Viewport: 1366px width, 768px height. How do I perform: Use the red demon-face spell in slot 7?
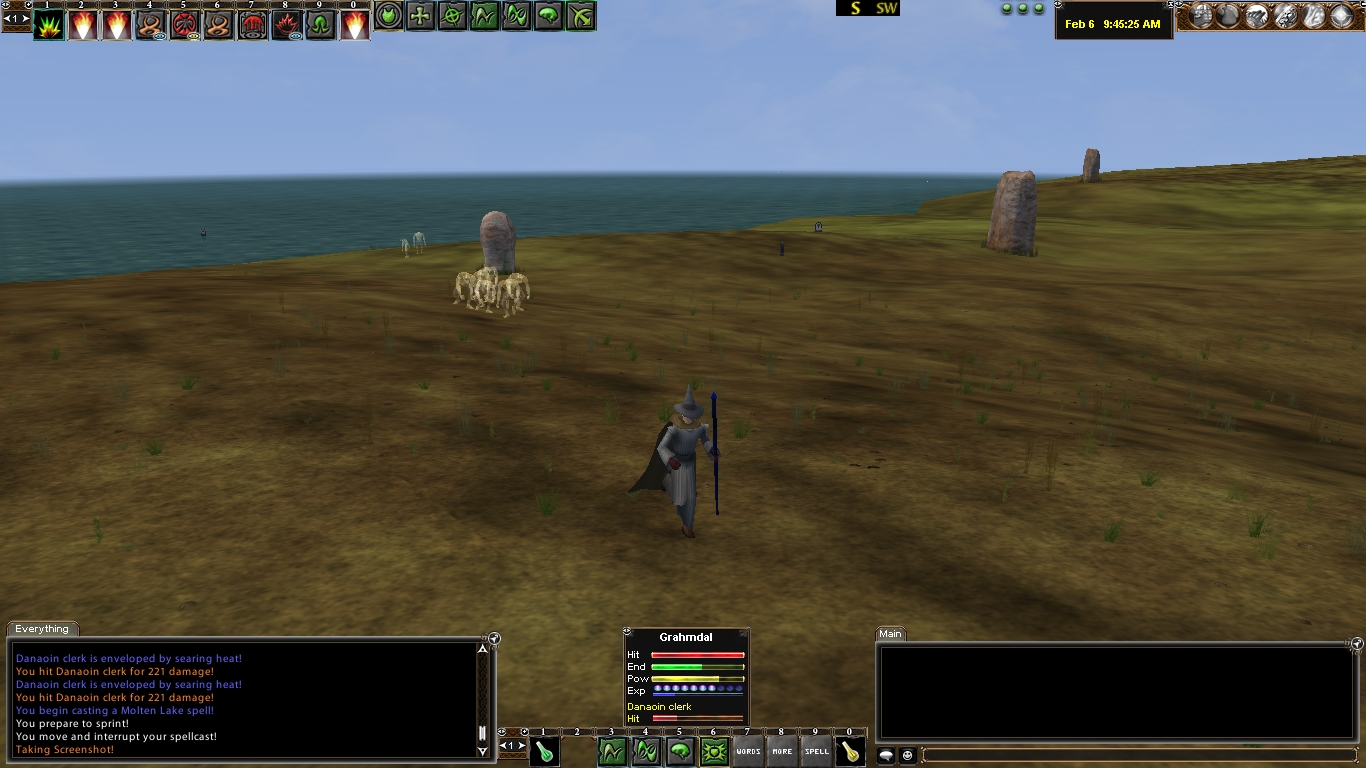click(x=253, y=25)
